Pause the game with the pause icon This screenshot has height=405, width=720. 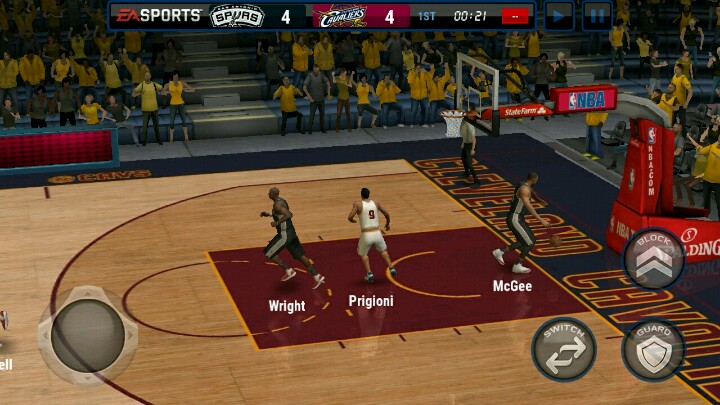597,15
